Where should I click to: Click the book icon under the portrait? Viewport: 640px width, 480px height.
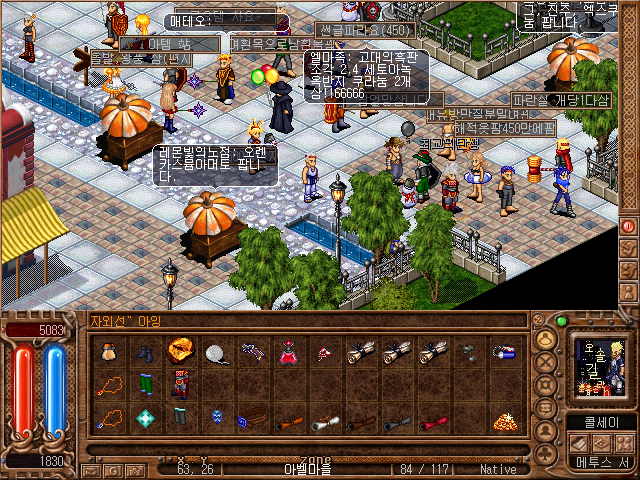click(x=577, y=443)
